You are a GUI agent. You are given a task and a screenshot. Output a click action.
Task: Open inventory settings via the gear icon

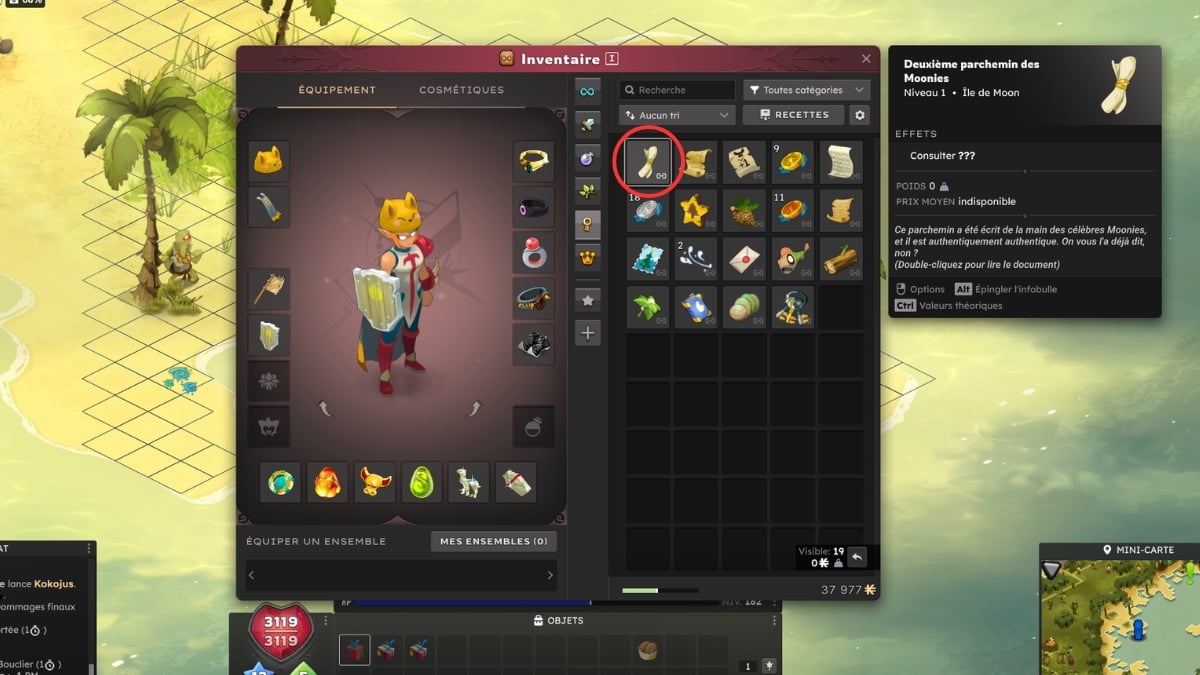pyautogui.click(x=860, y=116)
